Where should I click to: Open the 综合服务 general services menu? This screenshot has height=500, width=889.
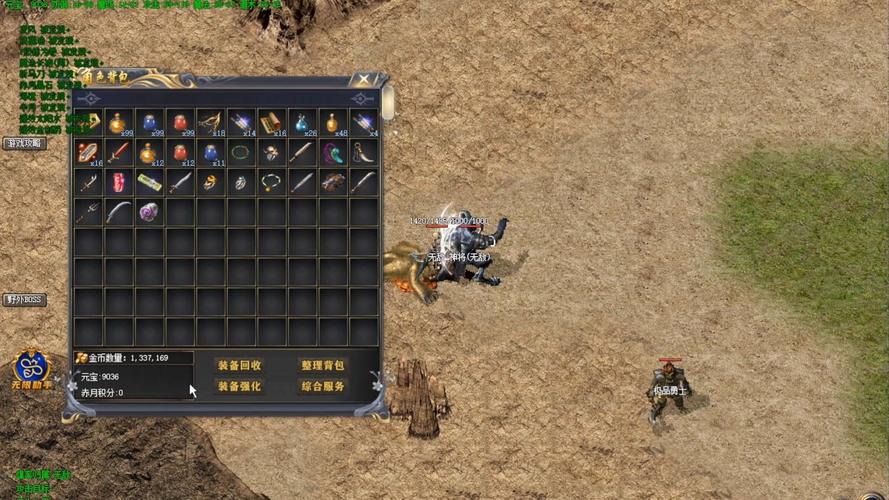click(x=322, y=386)
